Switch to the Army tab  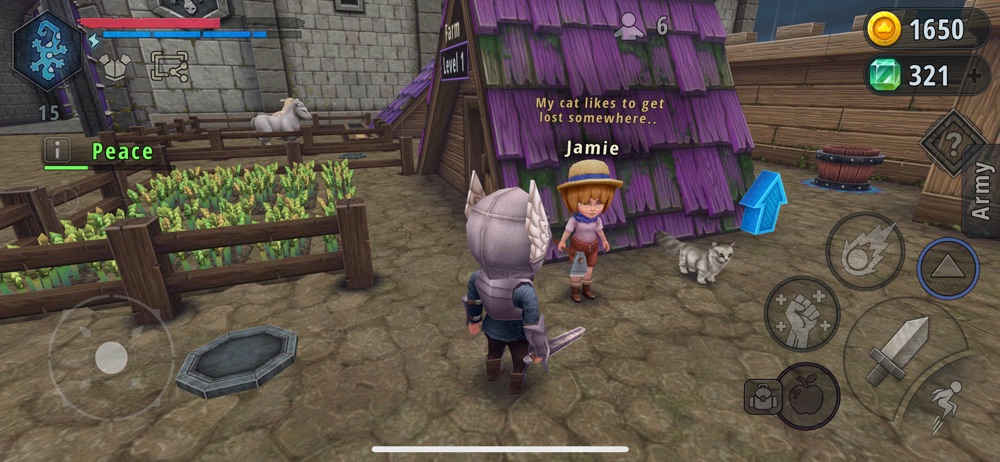[x=981, y=193]
